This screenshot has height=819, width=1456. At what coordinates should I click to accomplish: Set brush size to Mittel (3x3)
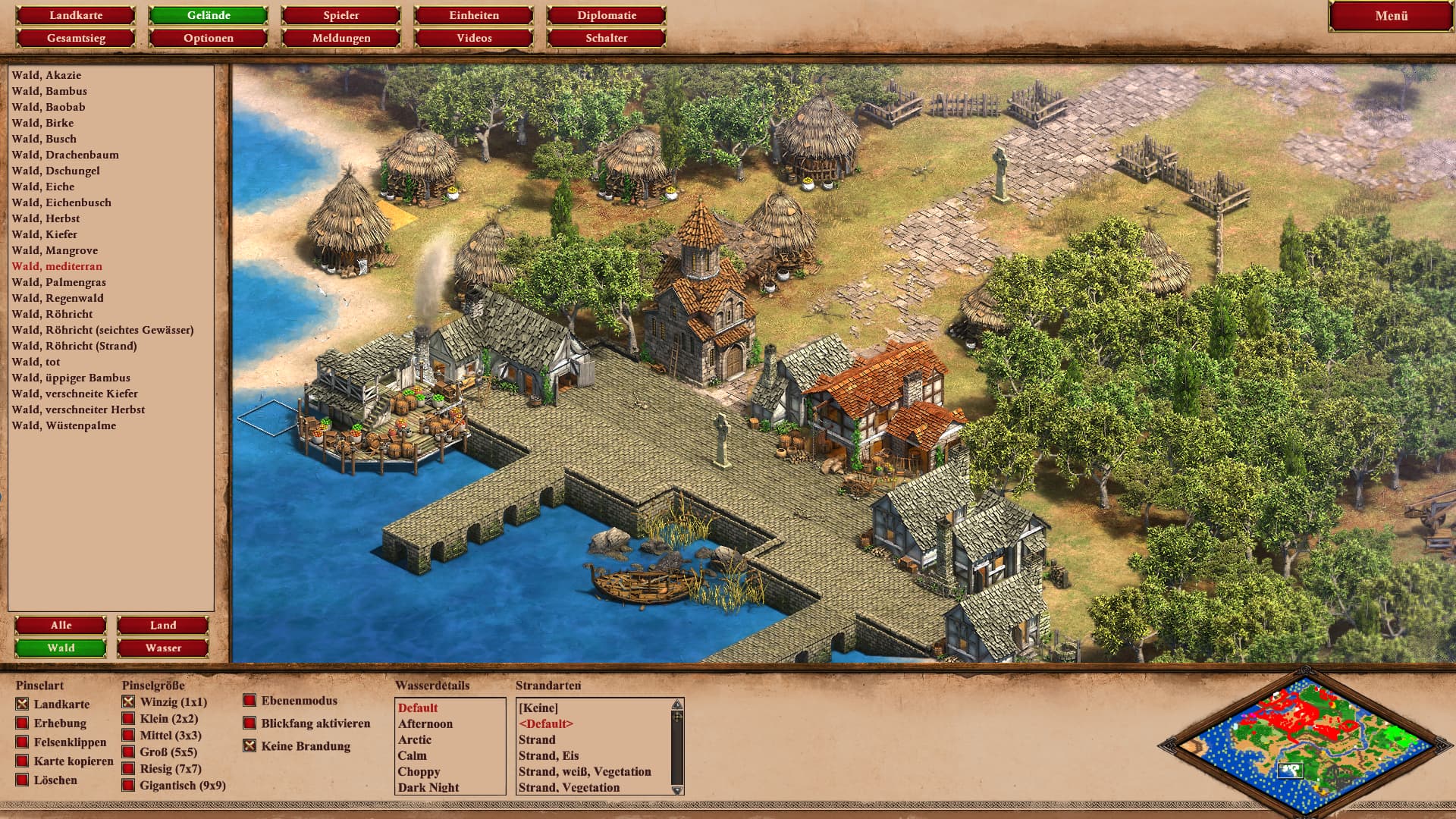pyautogui.click(x=129, y=736)
